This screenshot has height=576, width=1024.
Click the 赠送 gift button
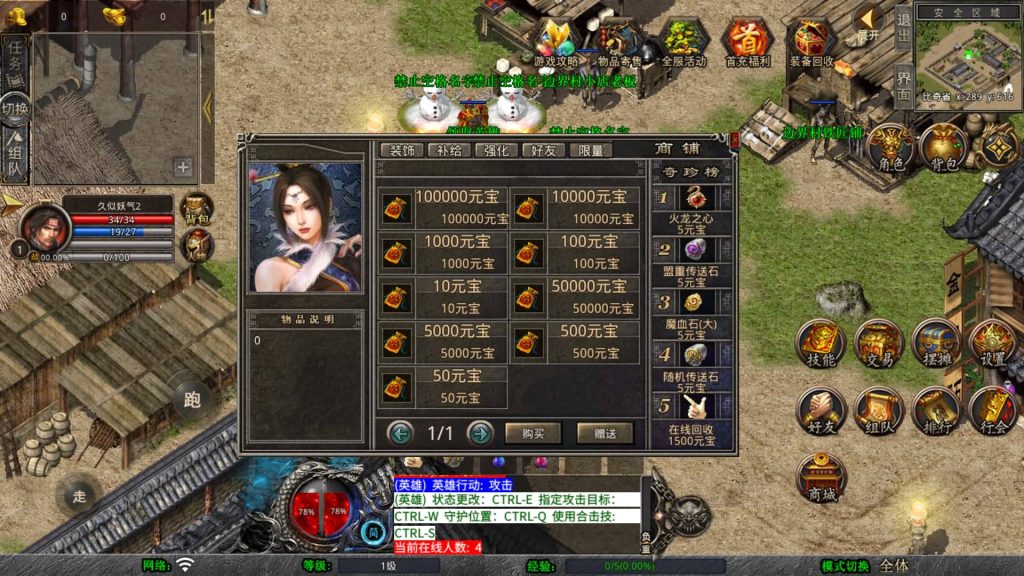tap(605, 433)
